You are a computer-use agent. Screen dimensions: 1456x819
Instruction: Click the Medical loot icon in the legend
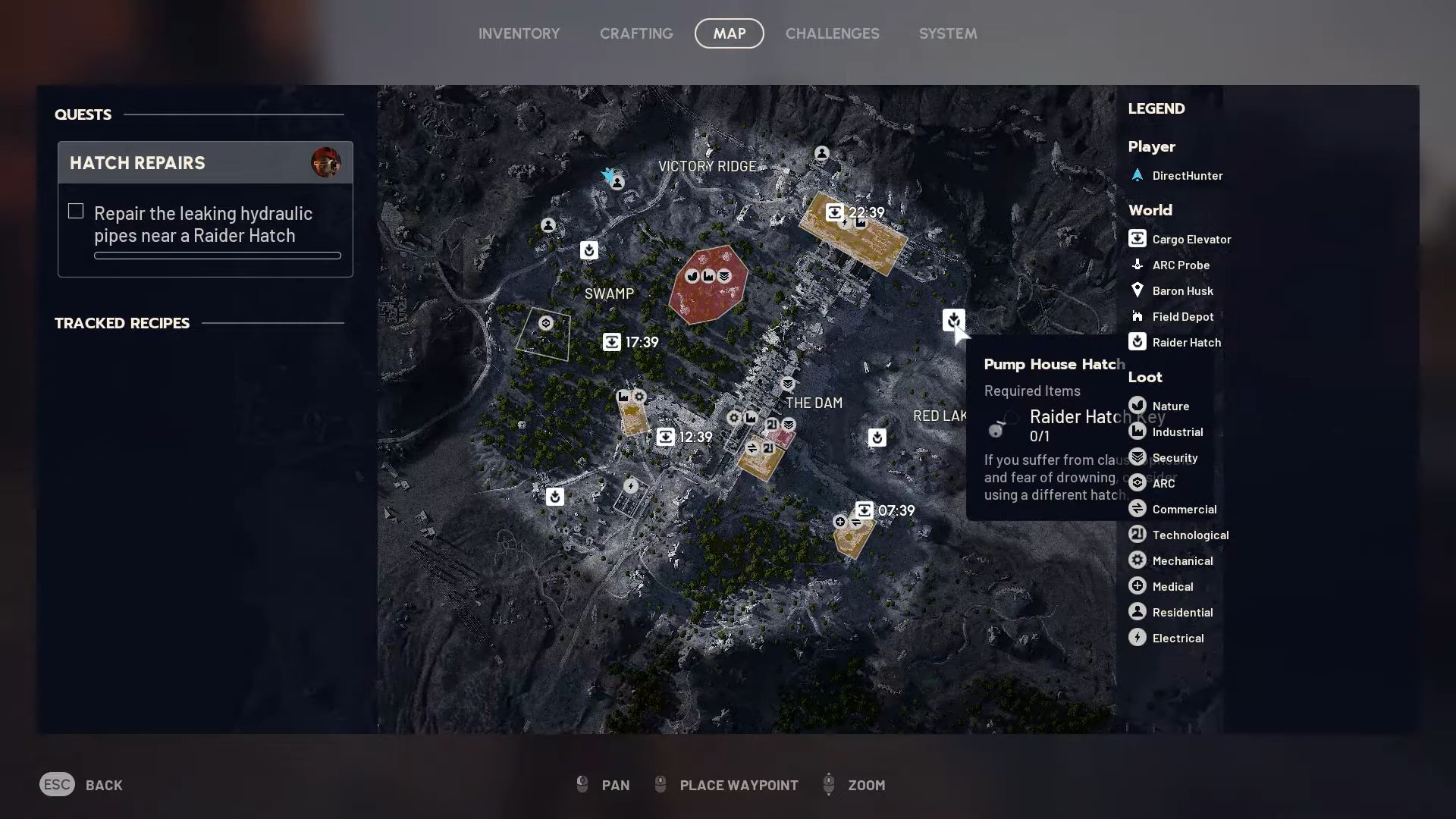[x=1137, y=586]
